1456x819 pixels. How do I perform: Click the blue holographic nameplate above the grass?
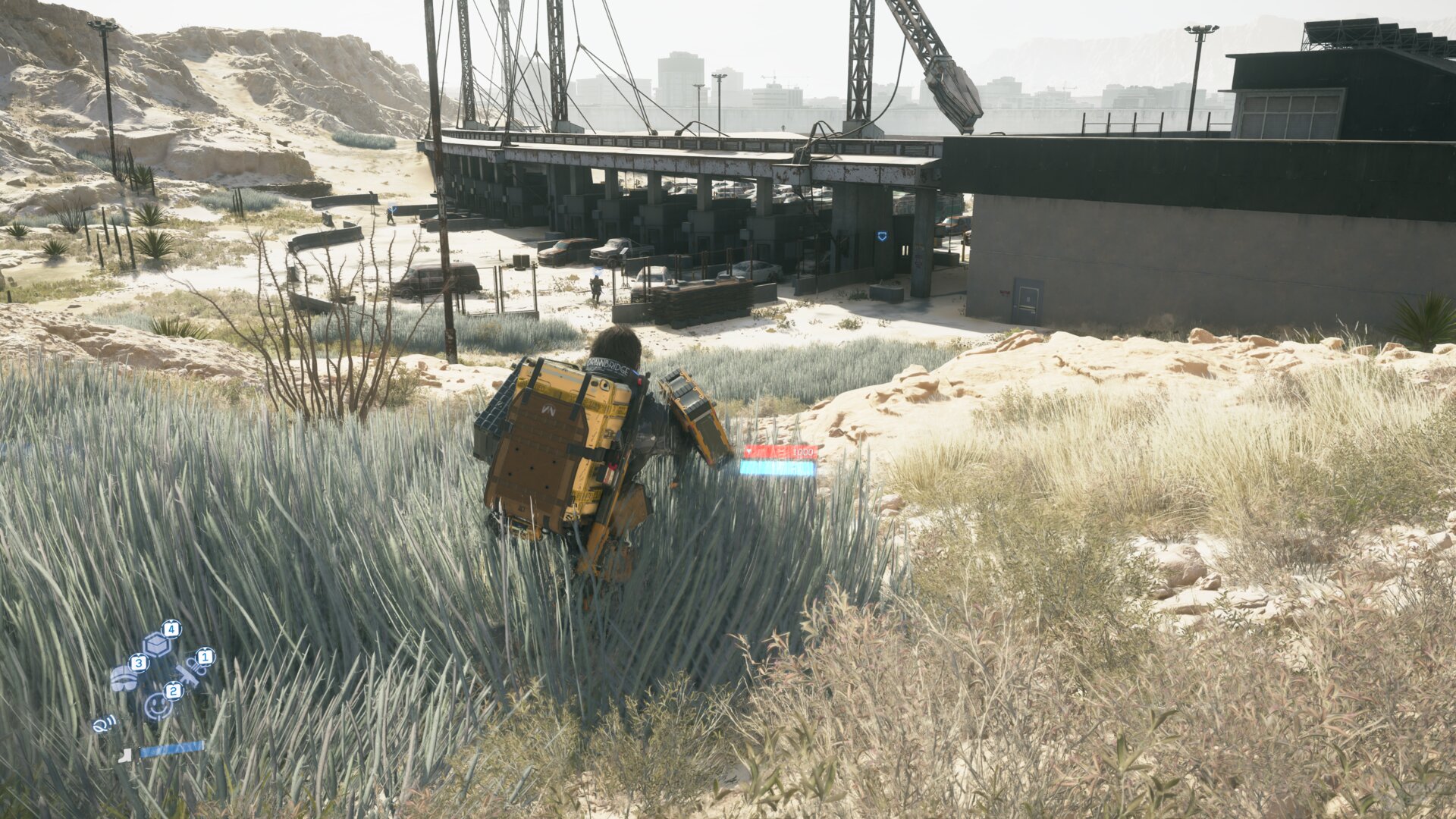coord(777,467)
